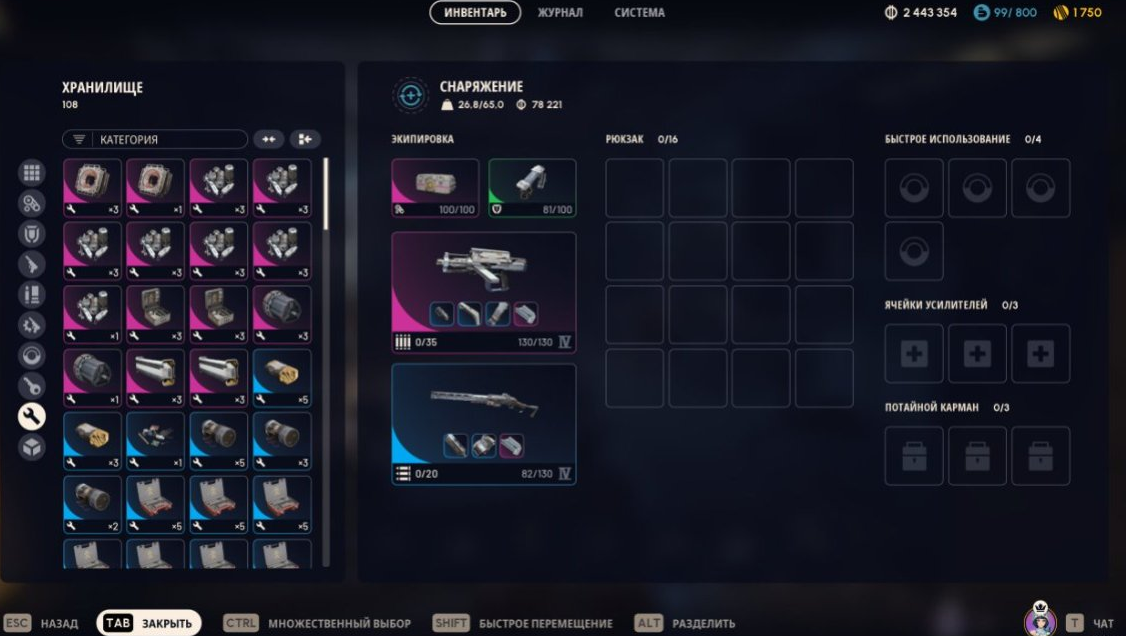Select the active wrench category filter
The width and height of the screenshot is (1126, 636).
pyautogui.click(x=32, y=416)
